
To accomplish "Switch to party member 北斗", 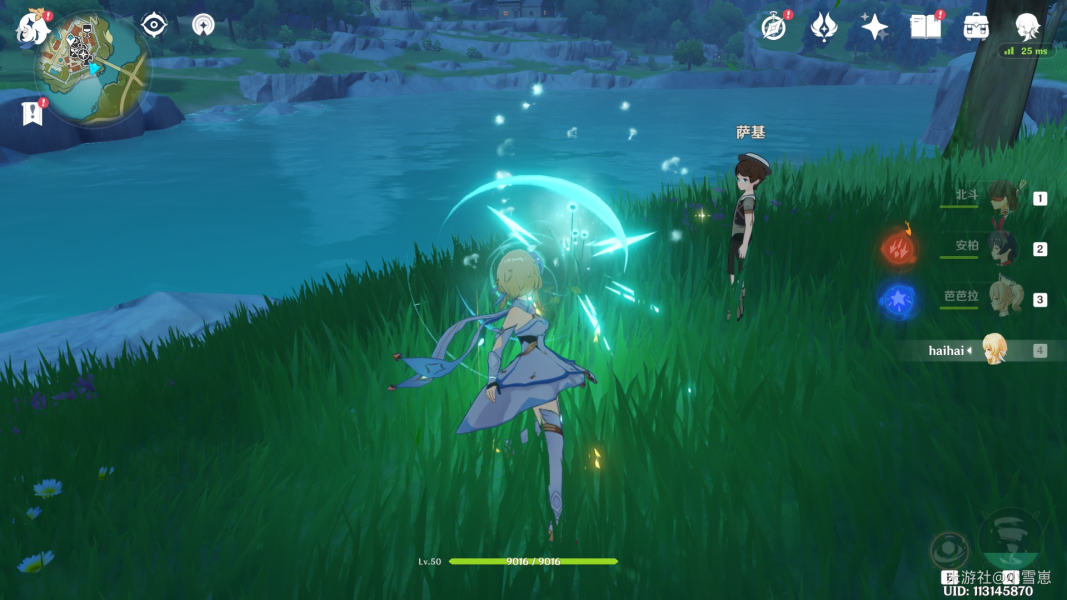I will 1001,198.
